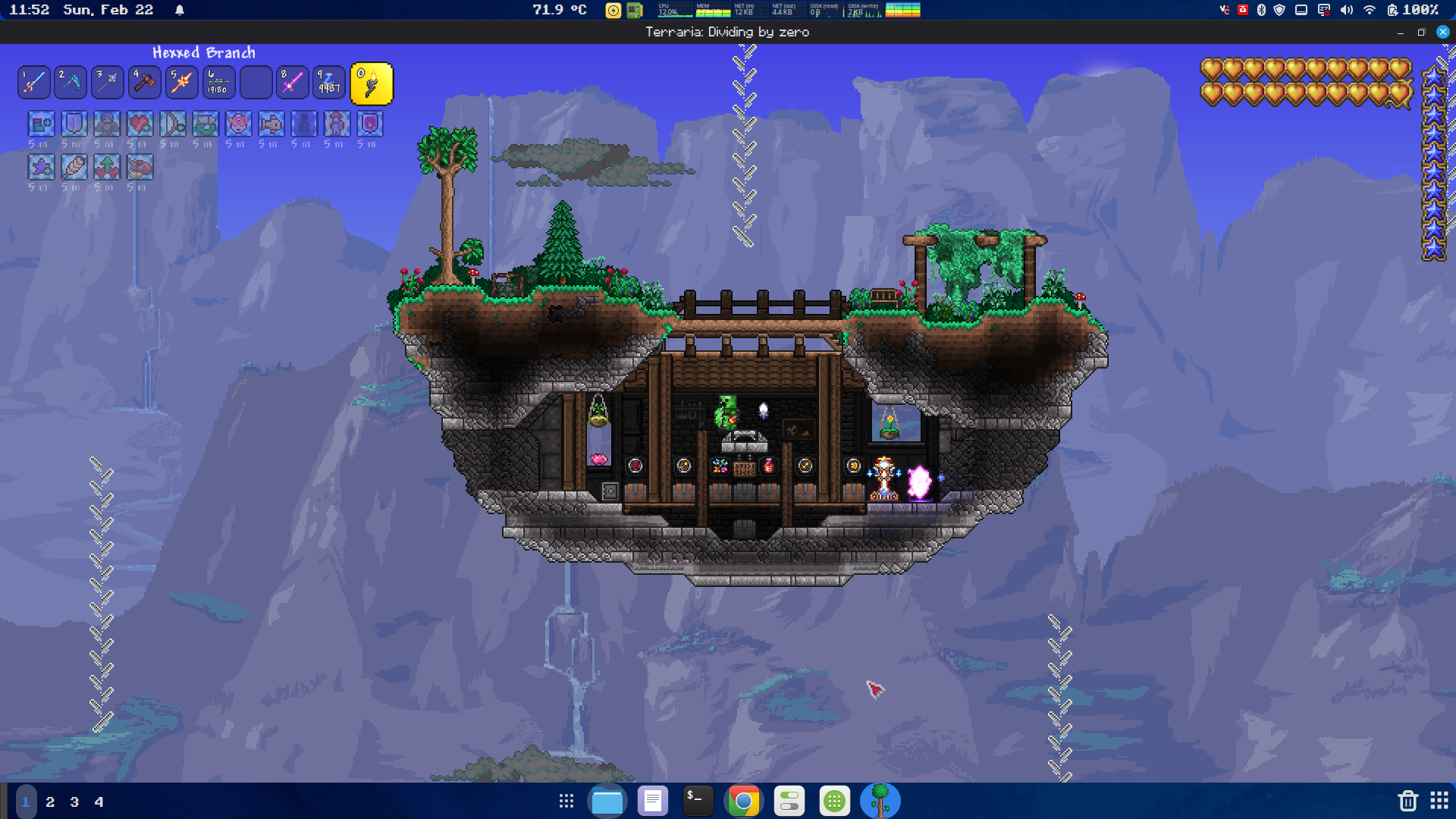Select the fiery weapon in slot 5
Viewport: 1456px width, 819px height.
[181, 83]
